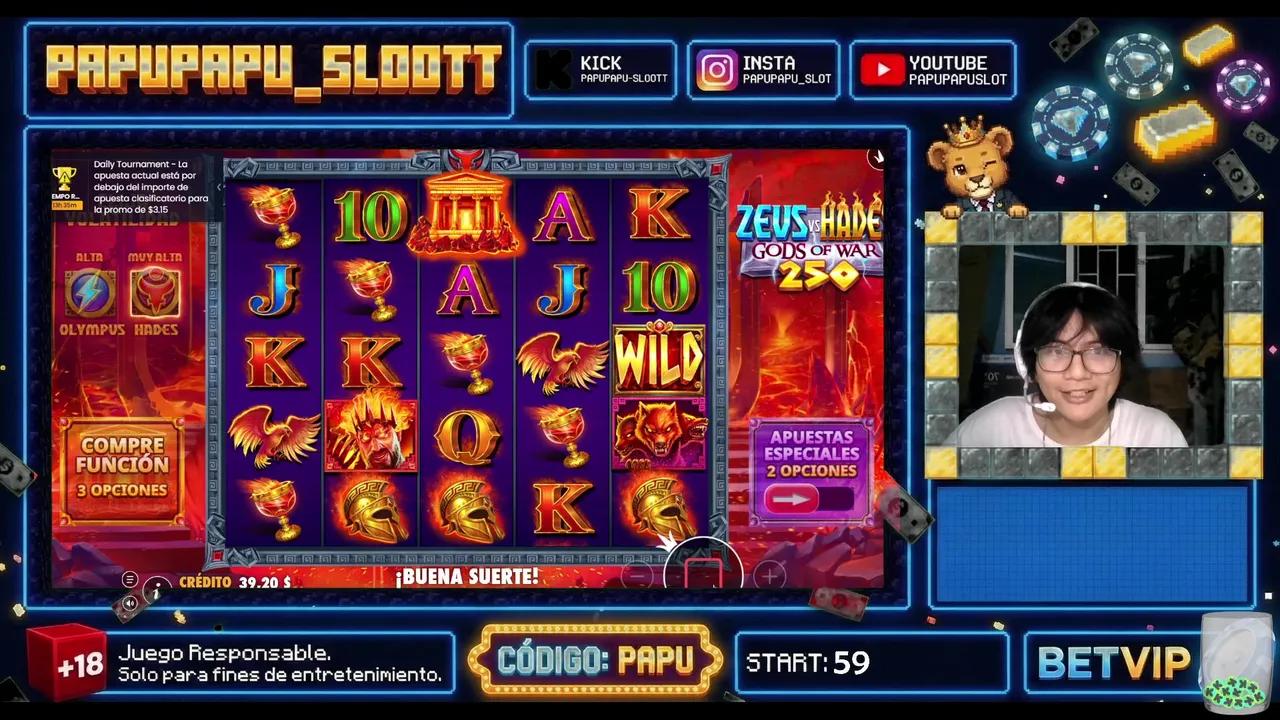Open game info with the i icon

(157, 590)
